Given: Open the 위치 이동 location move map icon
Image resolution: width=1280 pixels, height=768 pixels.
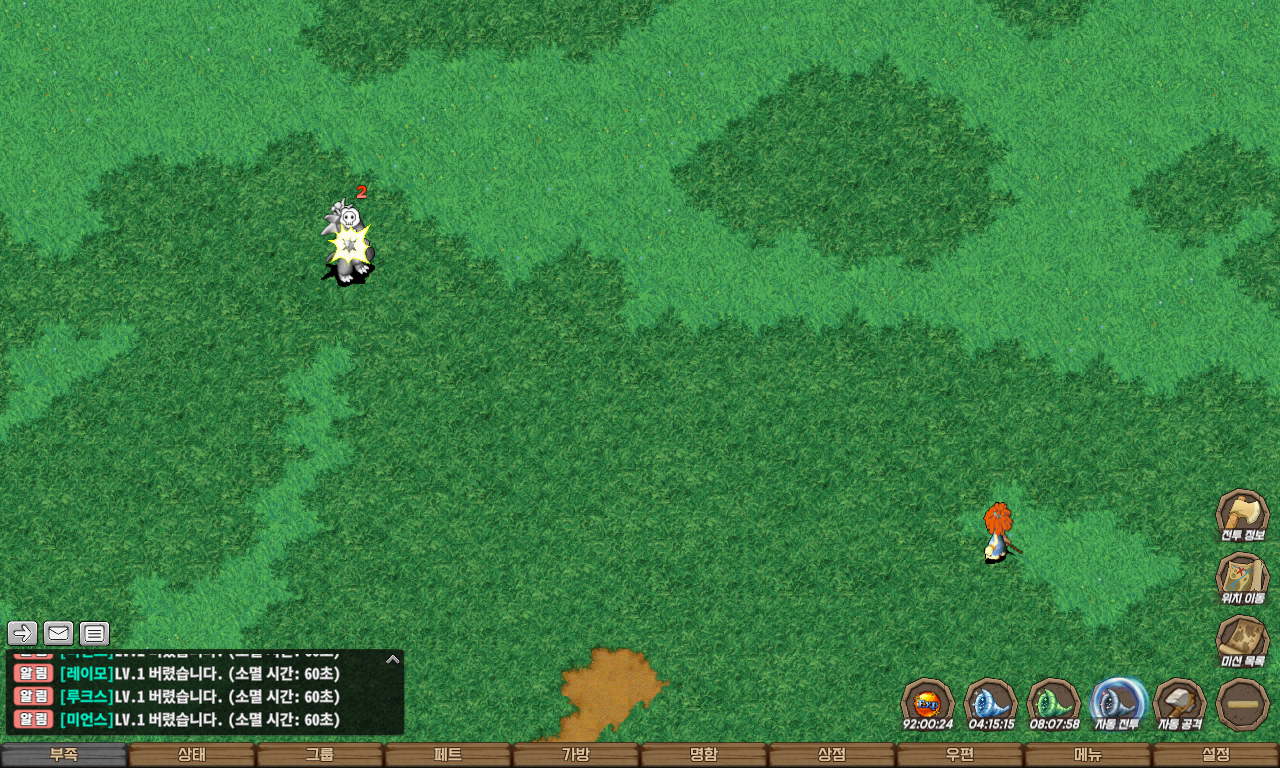Looking at the screenshot, I should [1242, 577].
